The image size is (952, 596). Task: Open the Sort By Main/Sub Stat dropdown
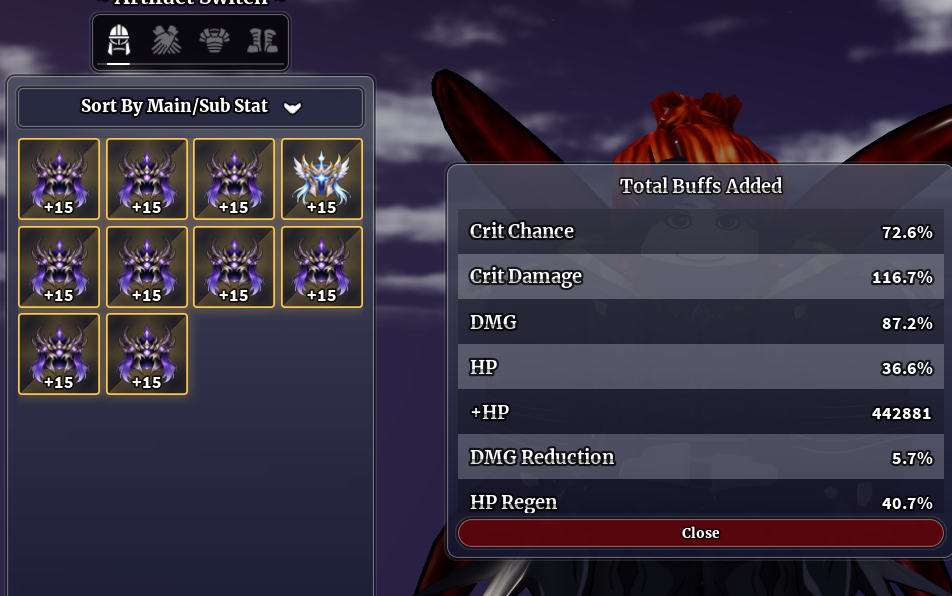coord(190,107)
